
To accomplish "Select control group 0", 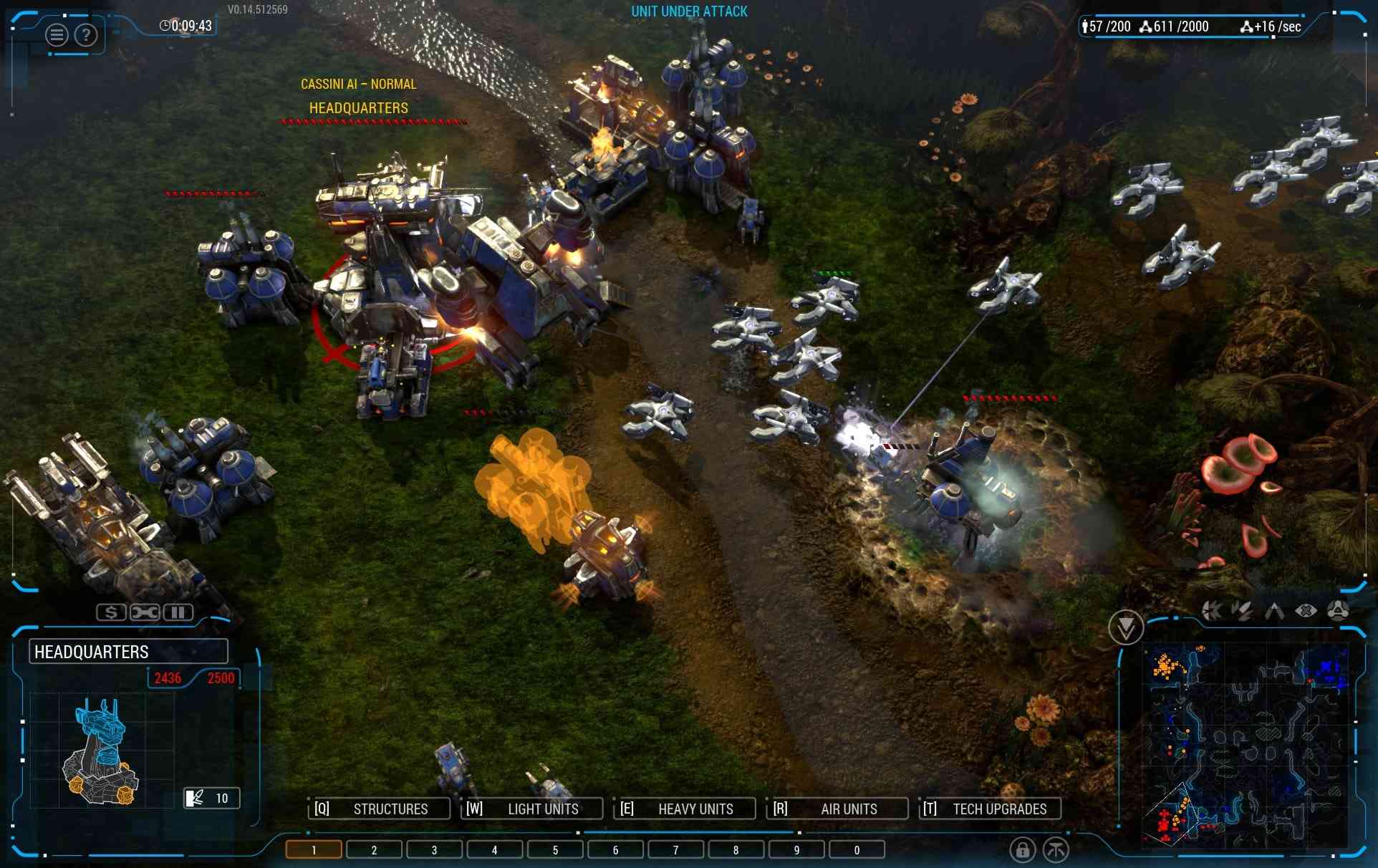I will click(857, 850).
